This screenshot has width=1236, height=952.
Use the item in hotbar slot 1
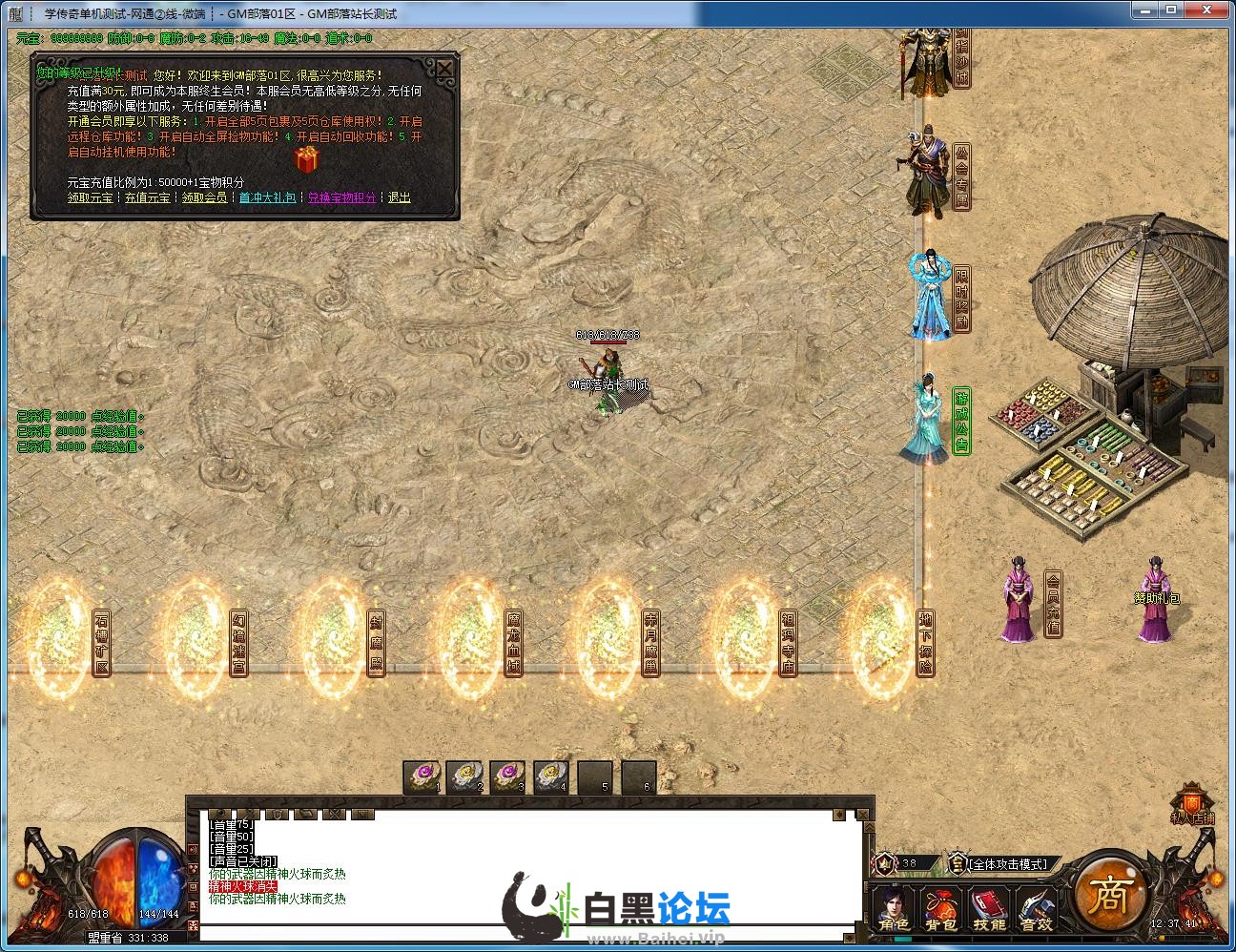click(422, 776)
